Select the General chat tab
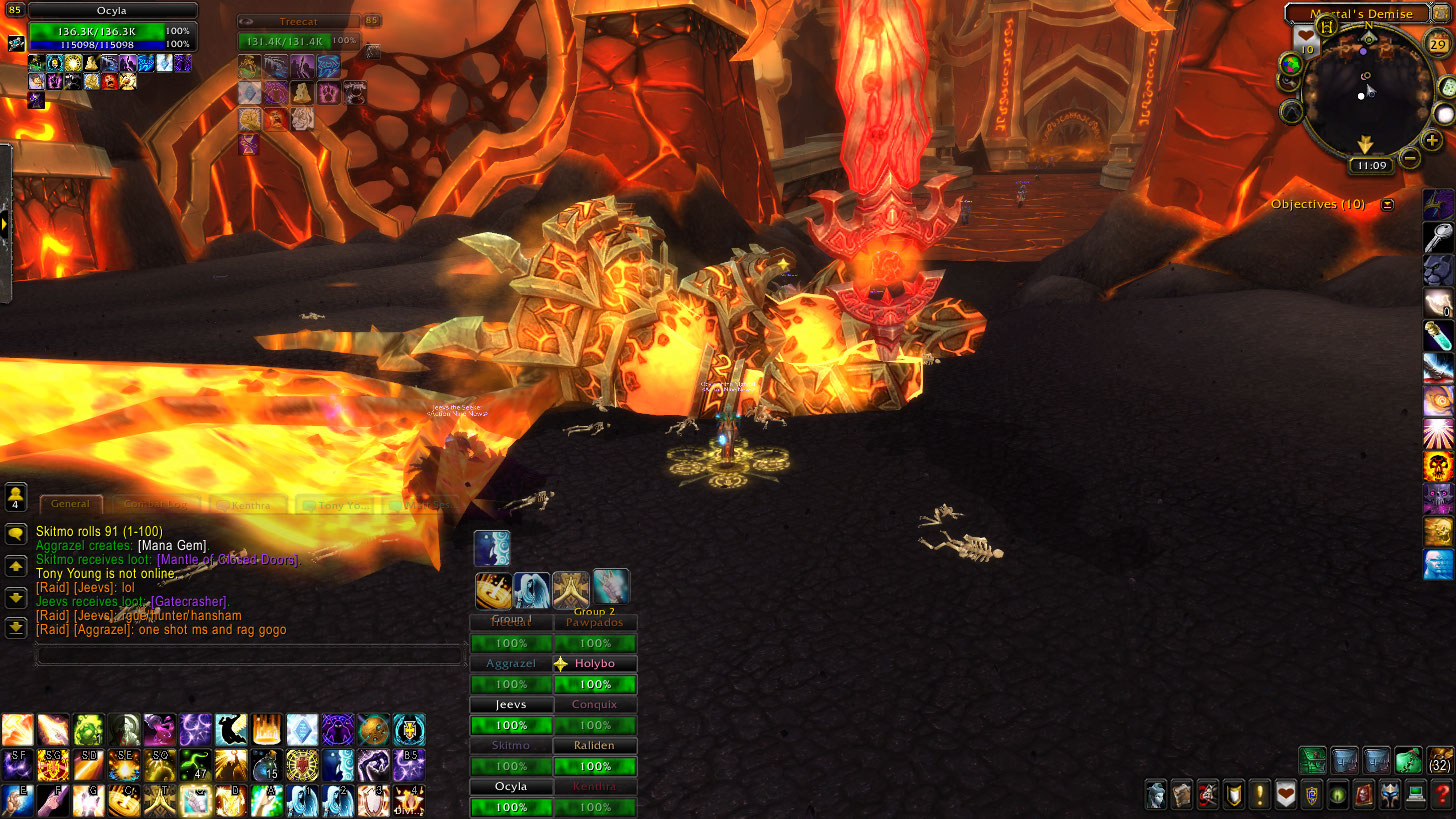 pyautogui.click(x=70, y=504)
